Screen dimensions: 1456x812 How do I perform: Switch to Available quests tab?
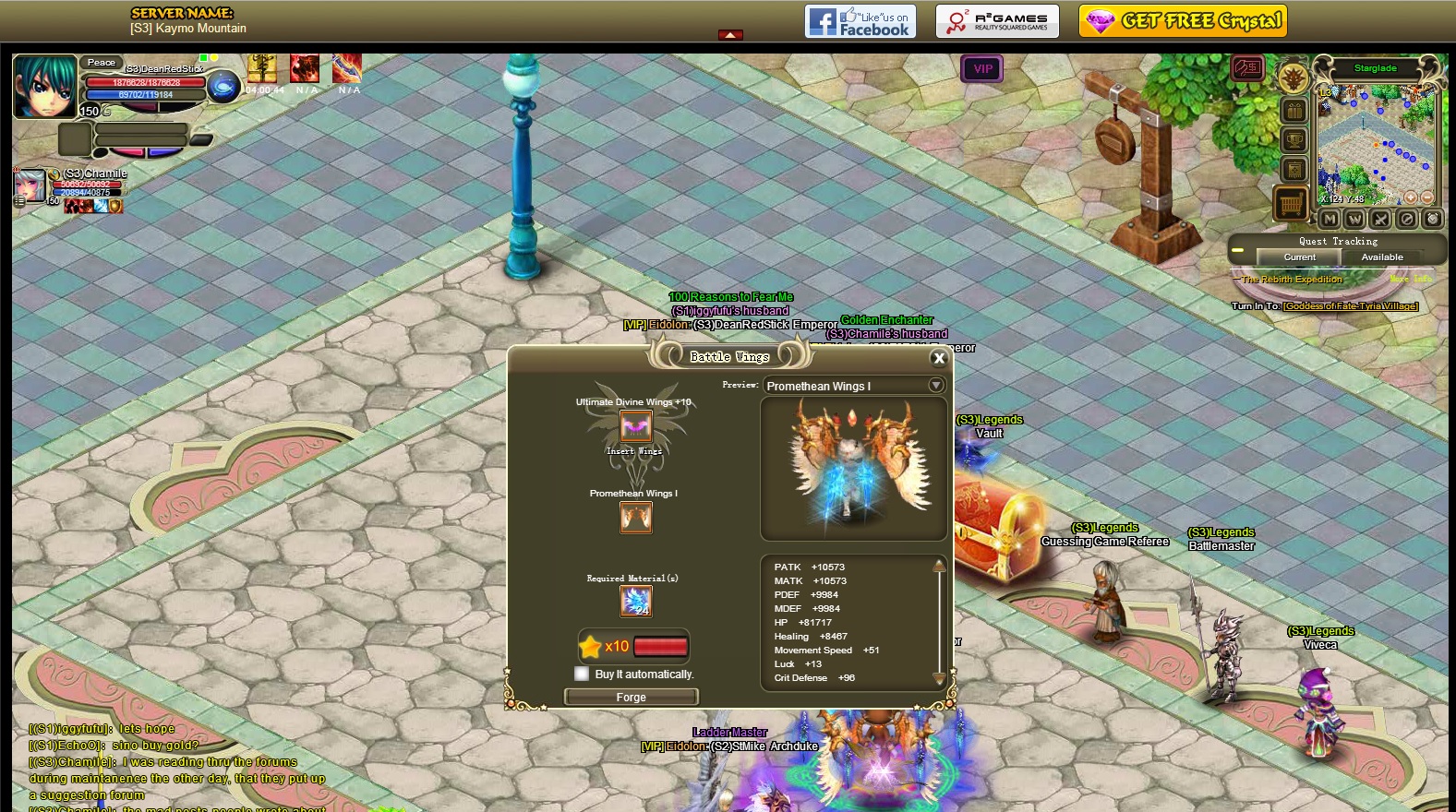(x=1381, y=257)
